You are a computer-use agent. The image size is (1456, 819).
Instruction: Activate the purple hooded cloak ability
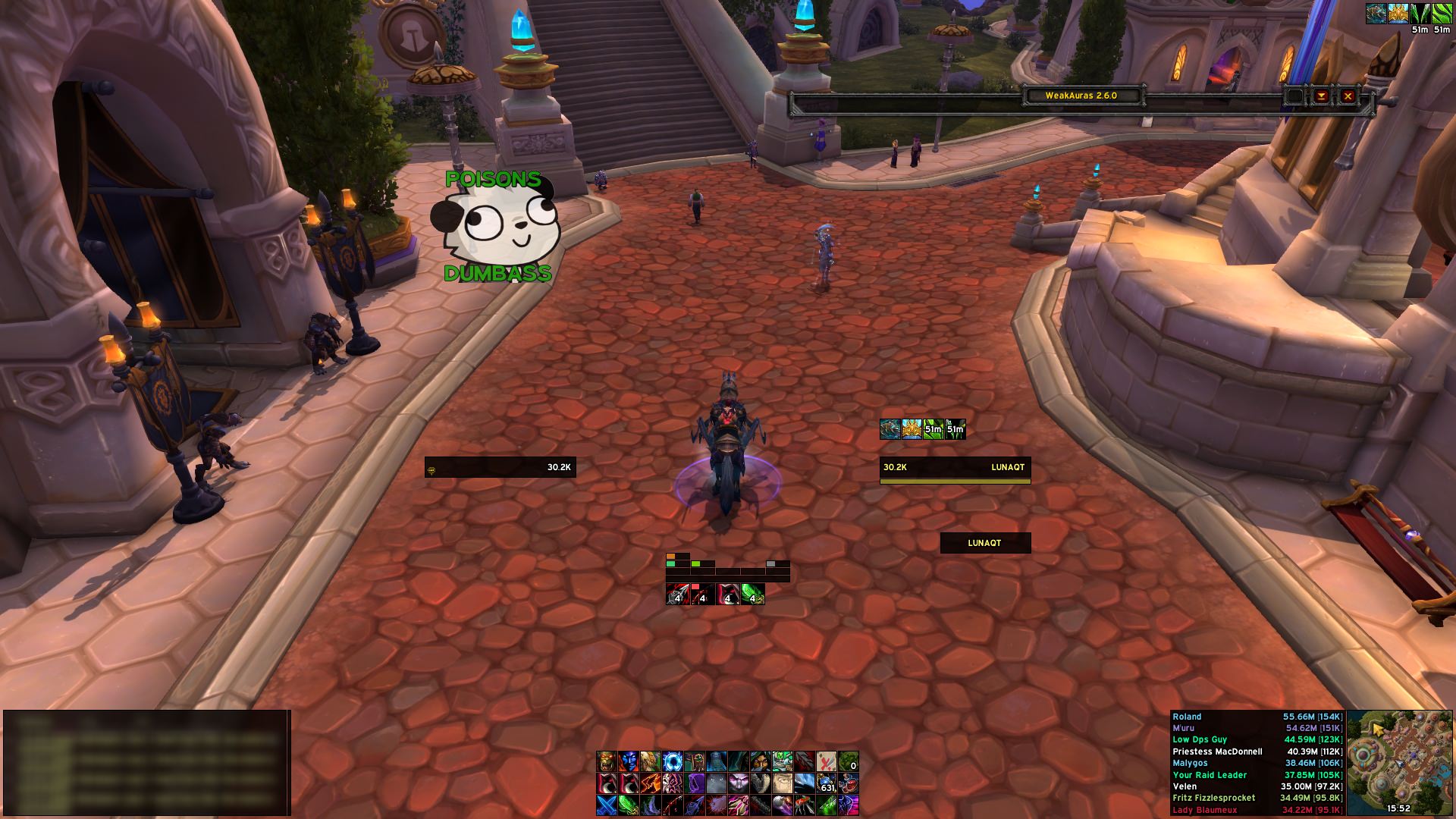(x=695, y=783)
